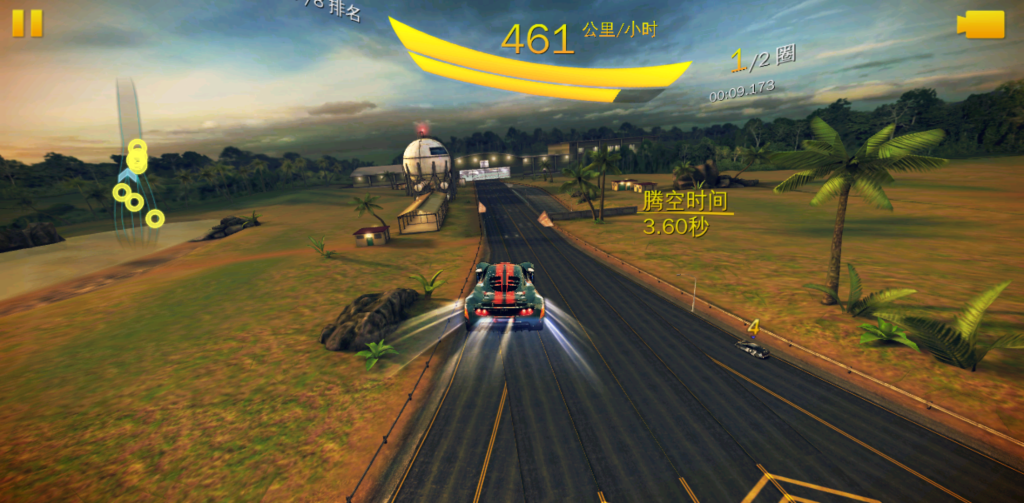Pause the race
The width and height of the screenshot is (1024, 503).
click(28, 23)
